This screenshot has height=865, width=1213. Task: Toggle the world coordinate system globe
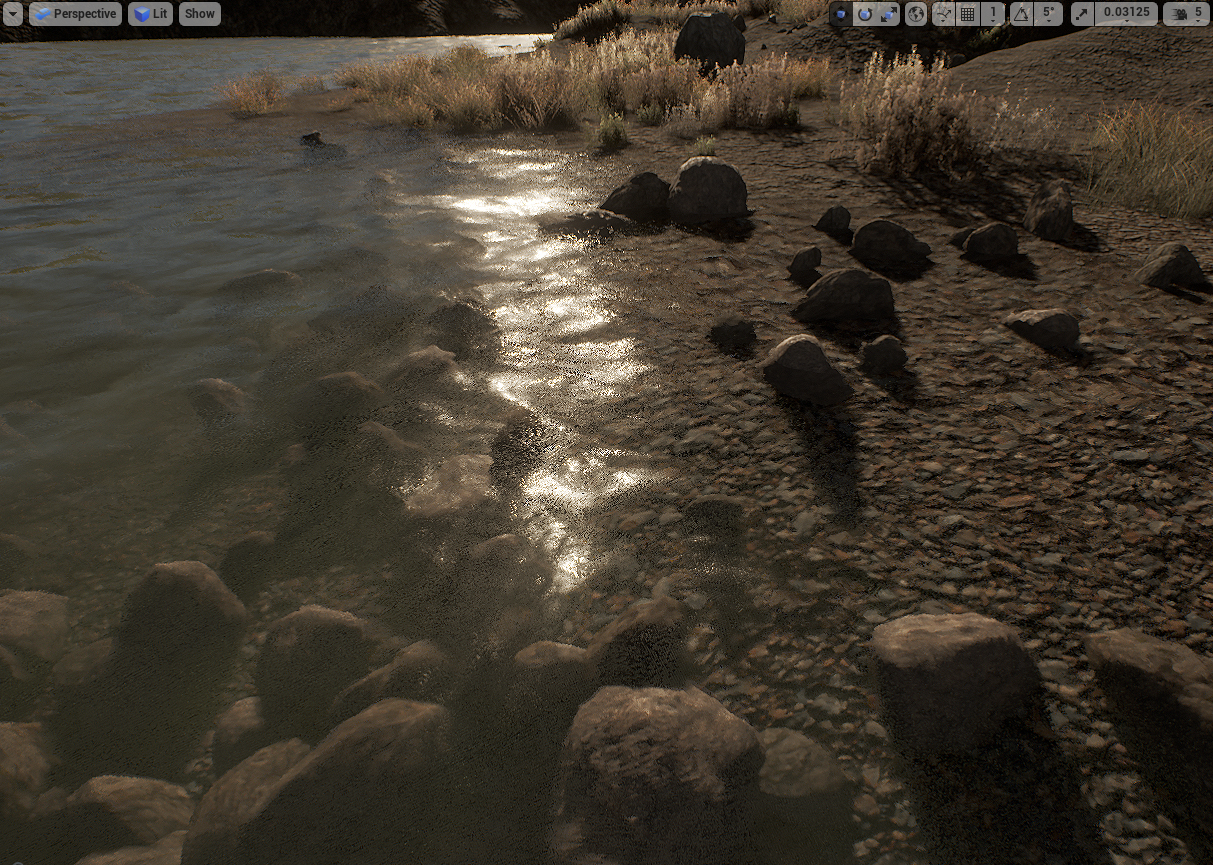point(916,14)
